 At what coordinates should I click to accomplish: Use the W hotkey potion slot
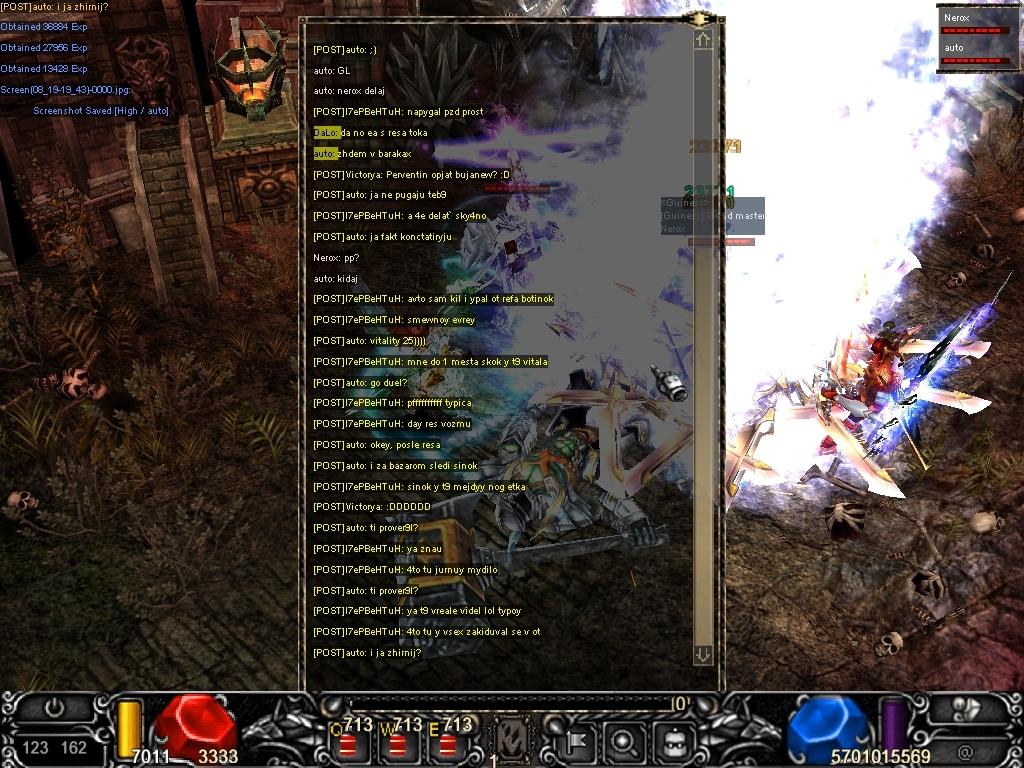398,743
